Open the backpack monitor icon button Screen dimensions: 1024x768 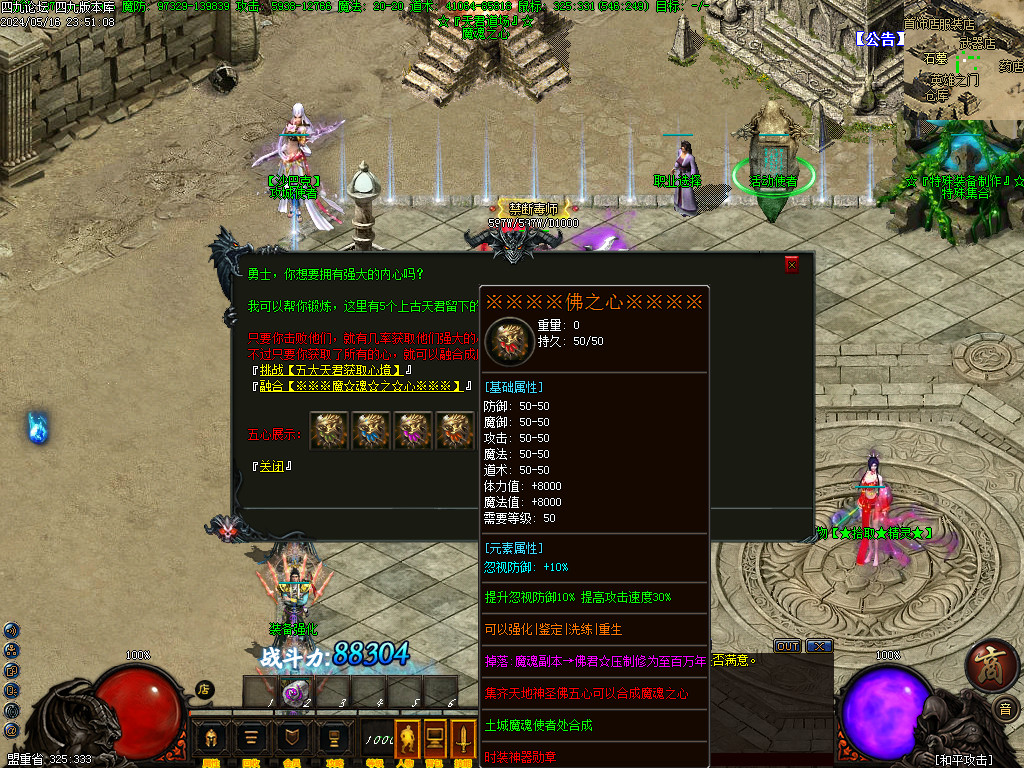pos(435,738)
